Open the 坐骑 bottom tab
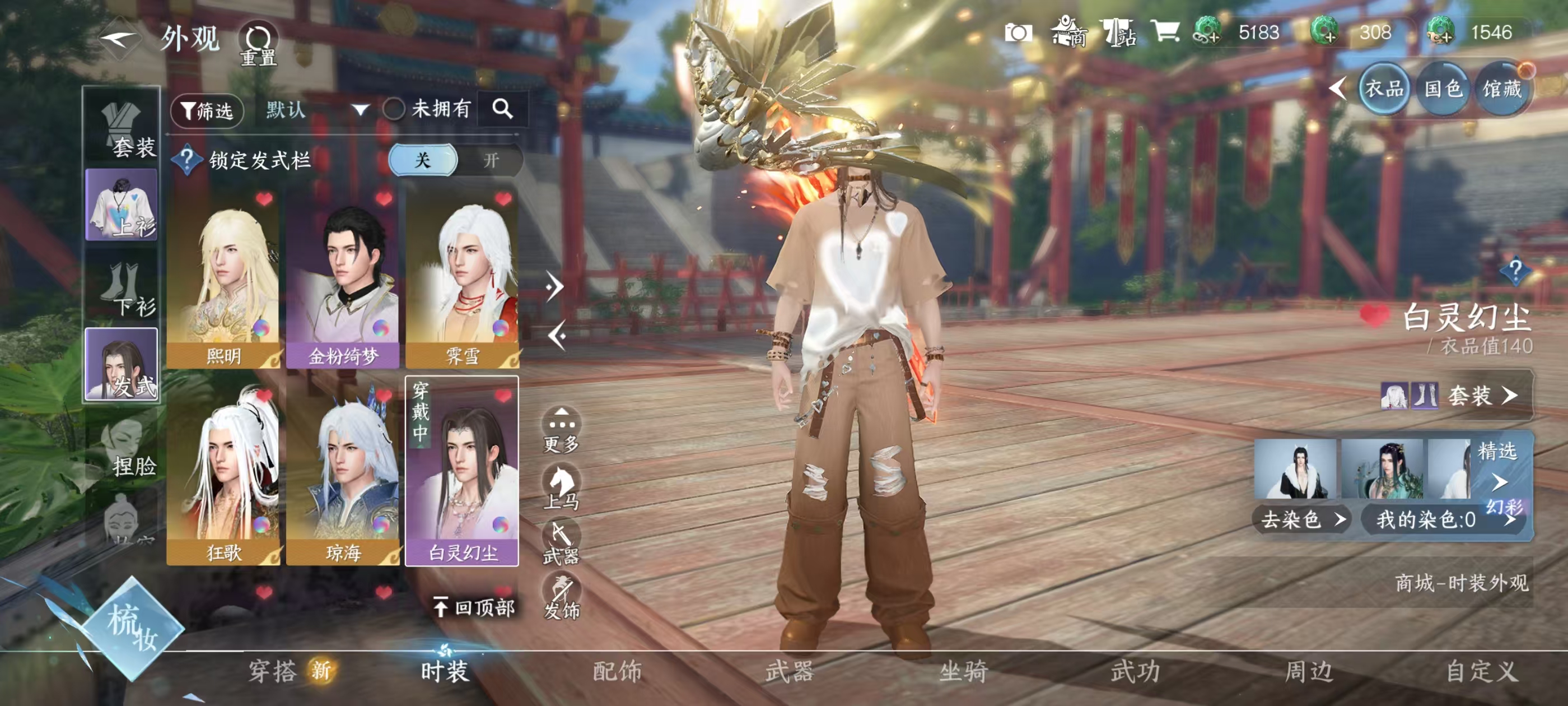This screenshot has height=706, width=1568. coord(963,671)
